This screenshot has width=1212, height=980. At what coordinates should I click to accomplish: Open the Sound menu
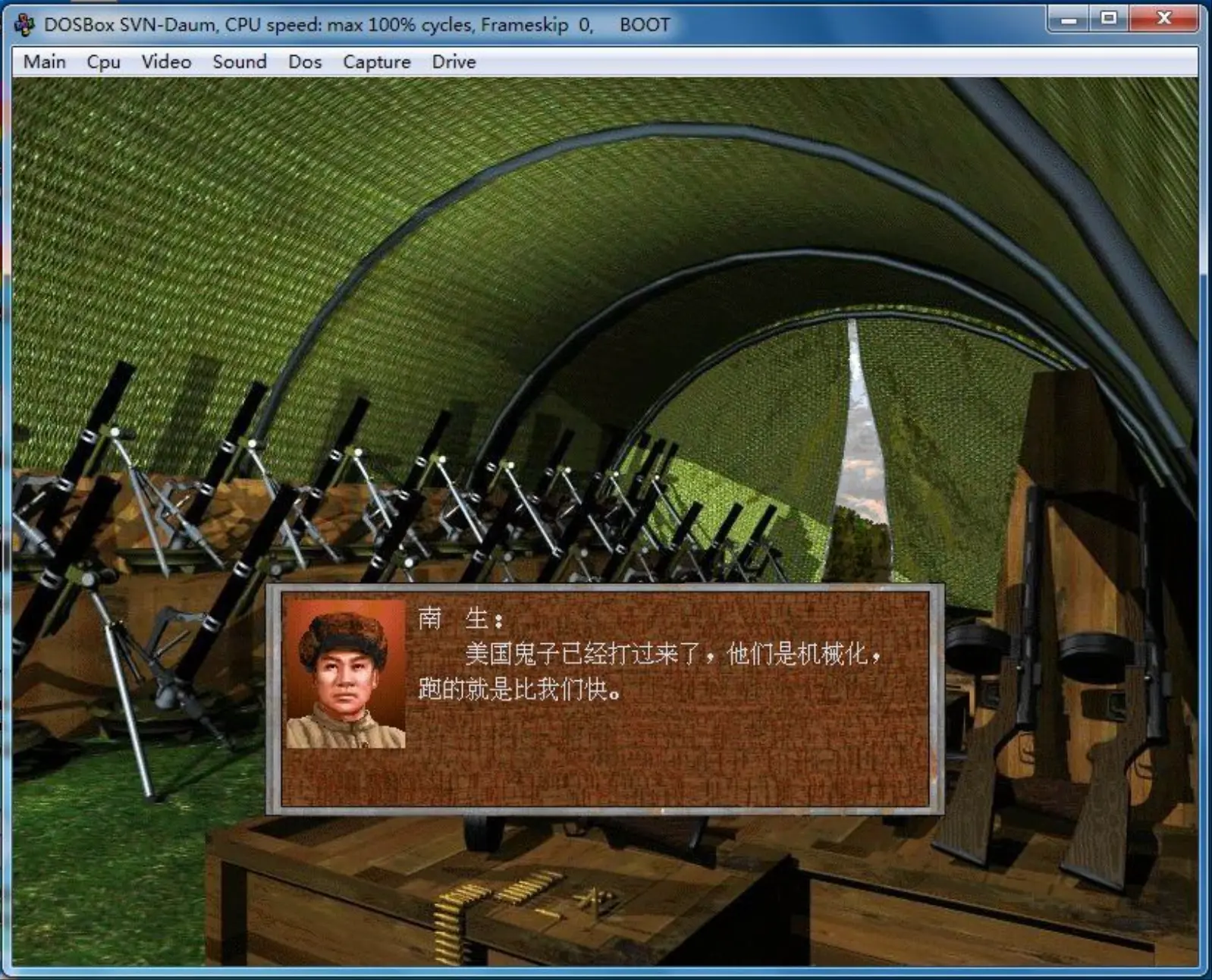click(x=239, y=61)
